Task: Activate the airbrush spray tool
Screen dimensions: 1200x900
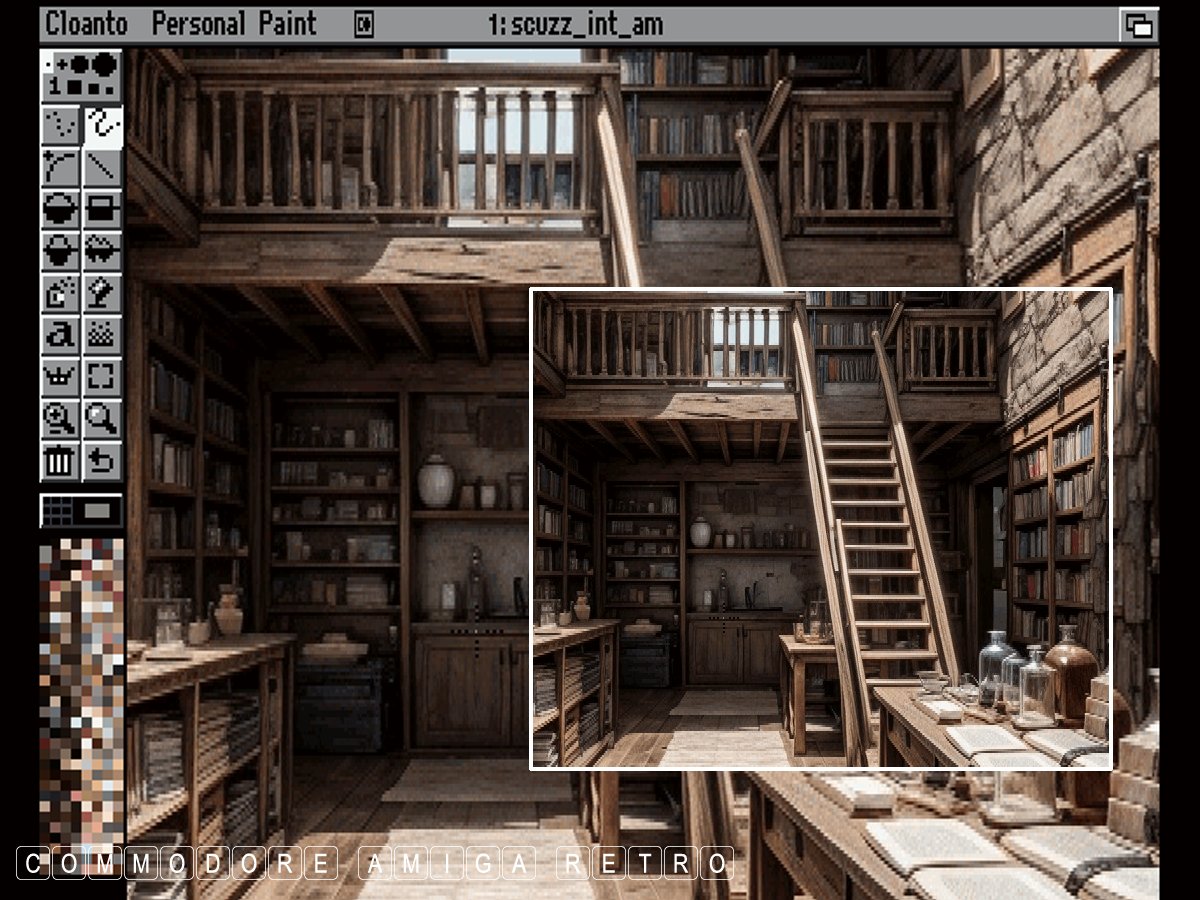Action: click(61, 293)
